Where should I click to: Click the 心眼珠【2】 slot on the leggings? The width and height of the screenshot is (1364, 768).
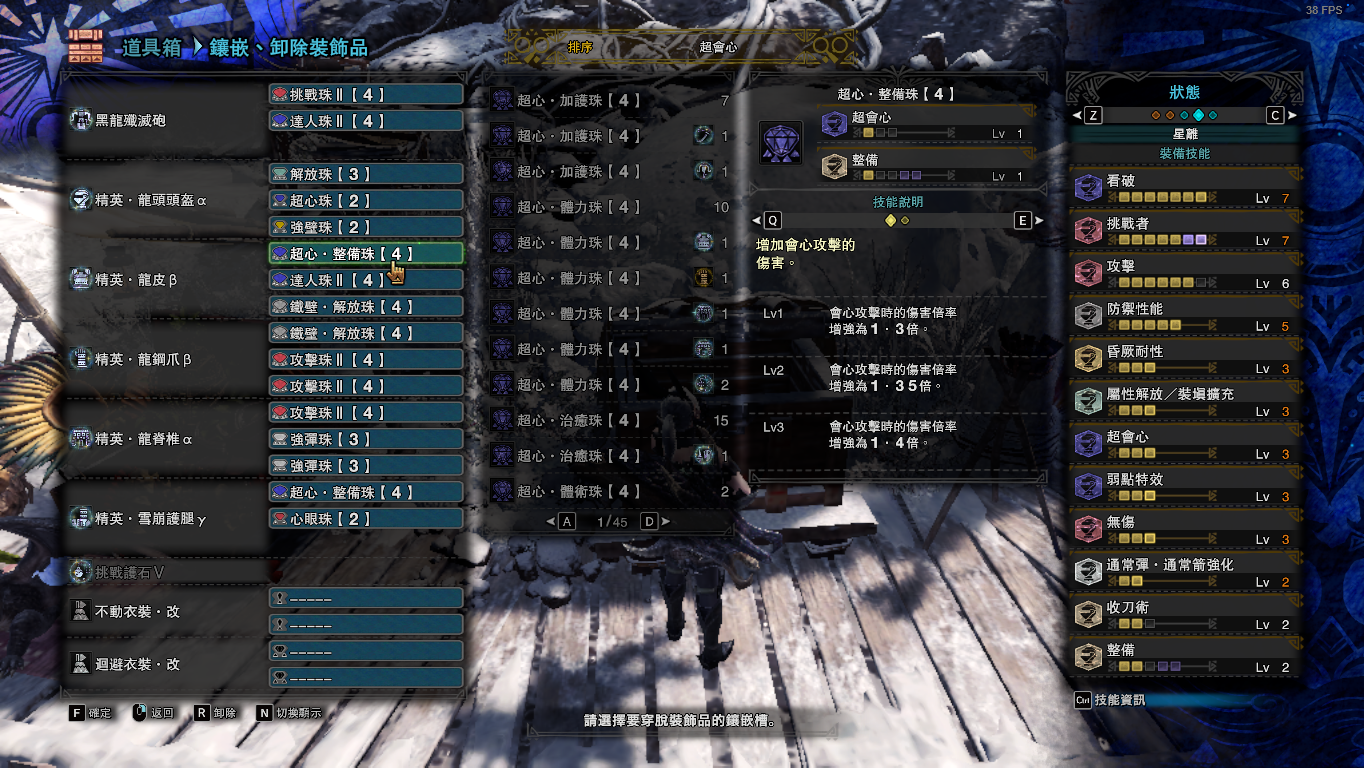(x=365, y=519)
